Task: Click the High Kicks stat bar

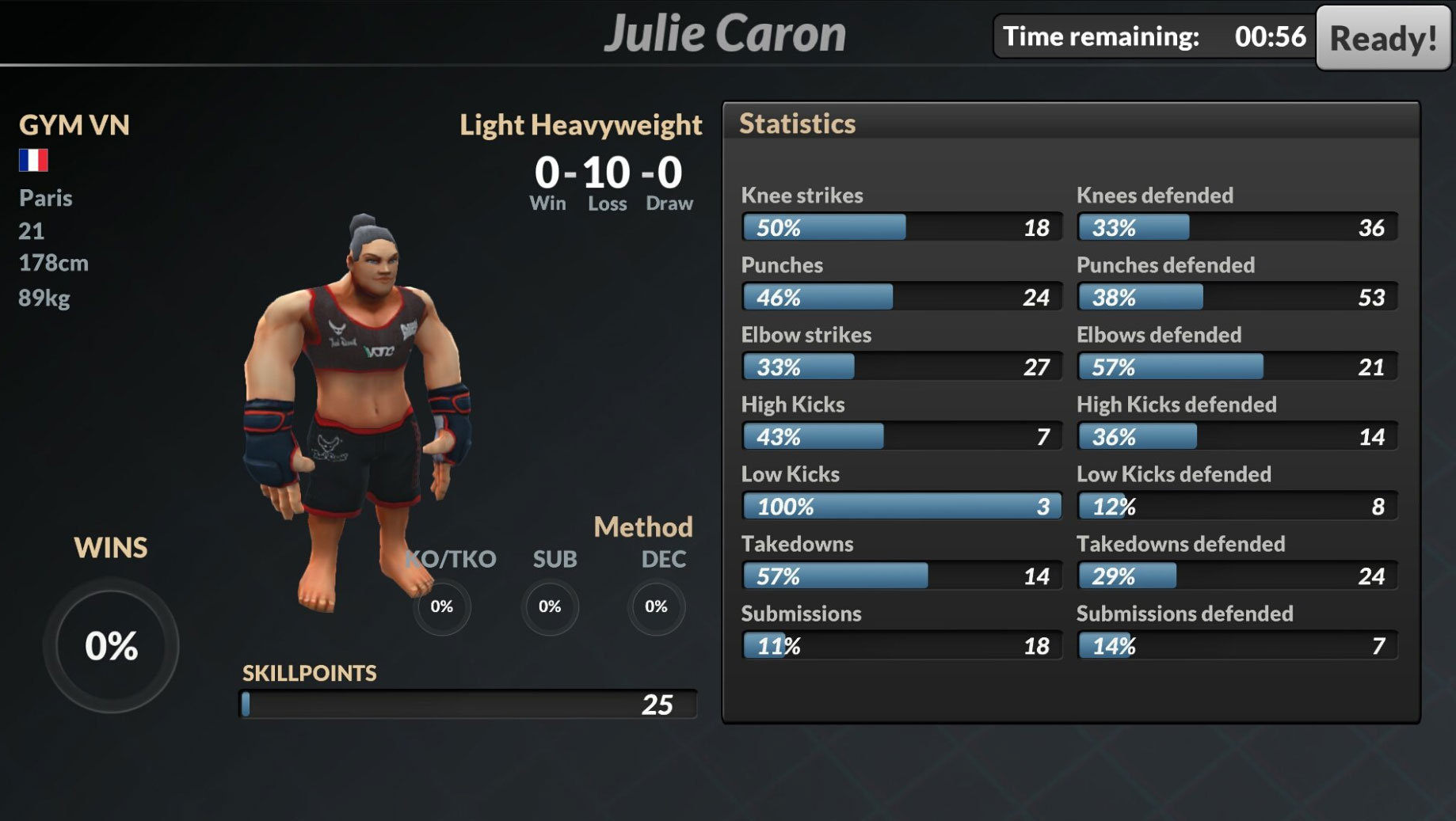Action: point(901,436)
